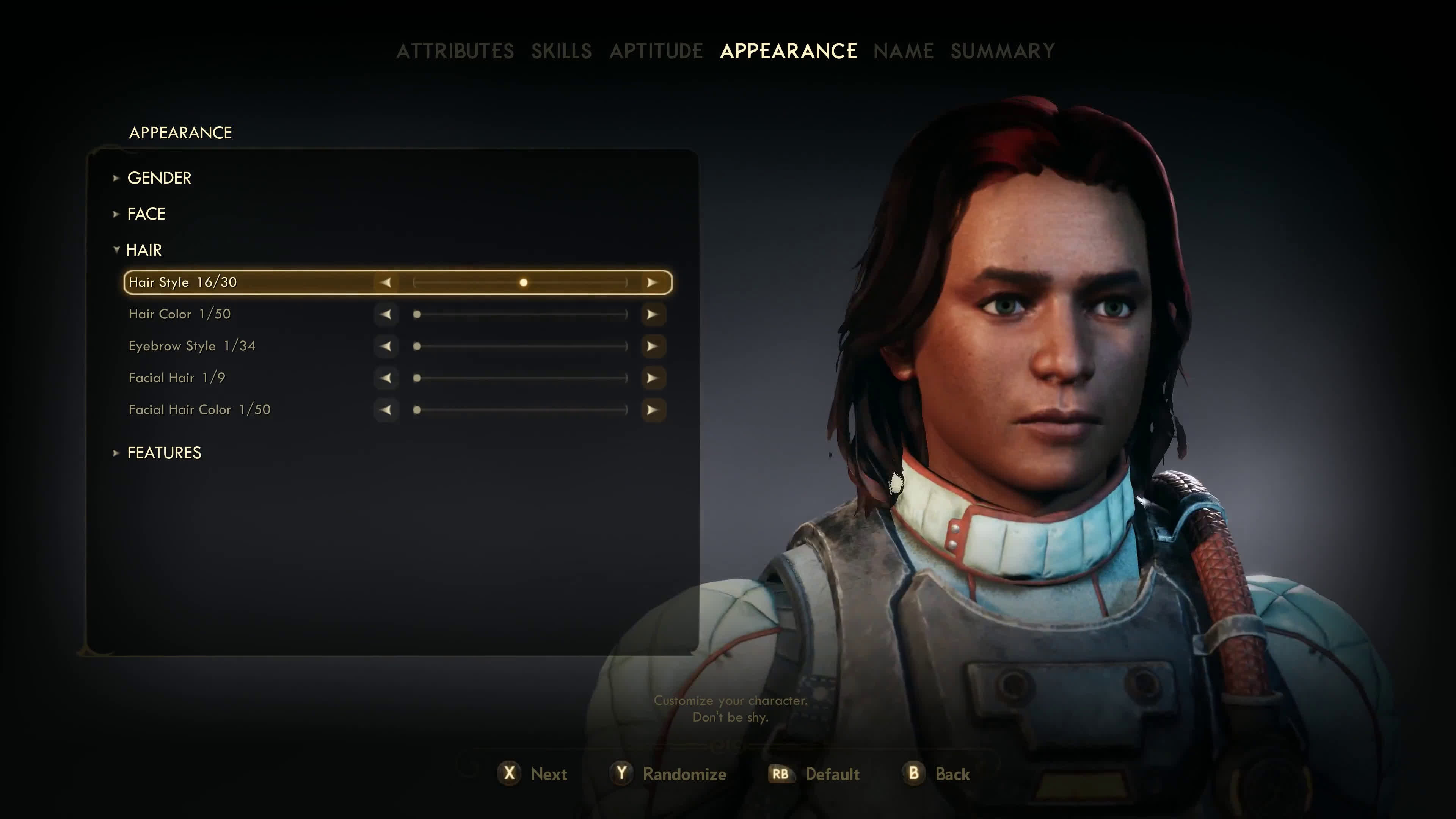Click the Hair Style right arrow
Screen dimensions: 1456x819
(x=652, y=282)
